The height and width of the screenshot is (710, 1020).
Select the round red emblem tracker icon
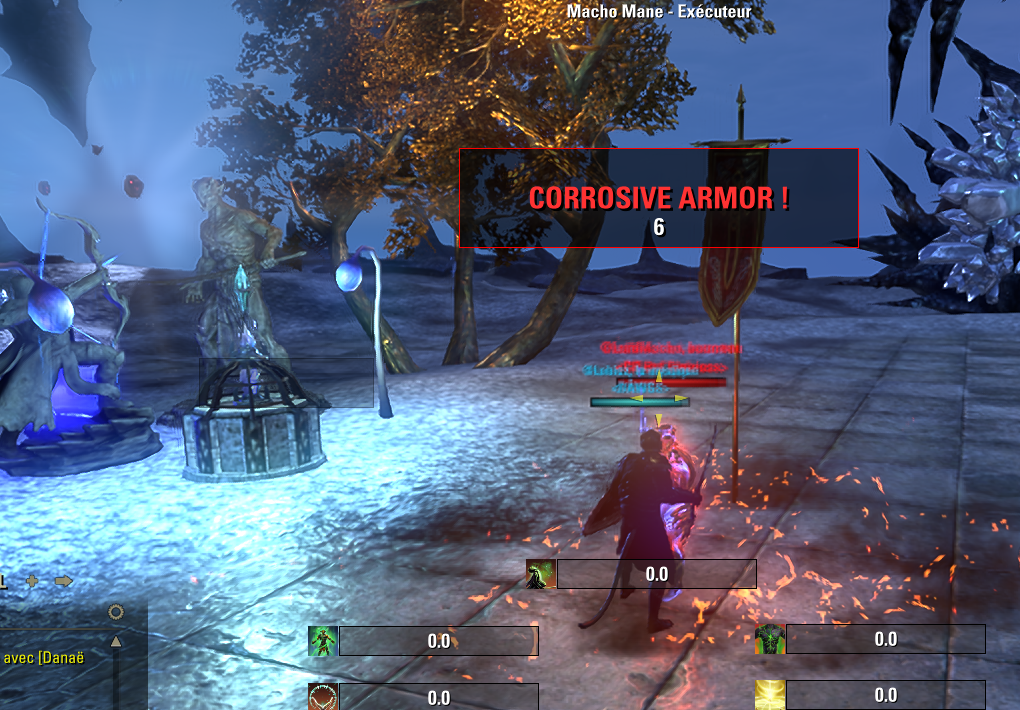[323, 696]
